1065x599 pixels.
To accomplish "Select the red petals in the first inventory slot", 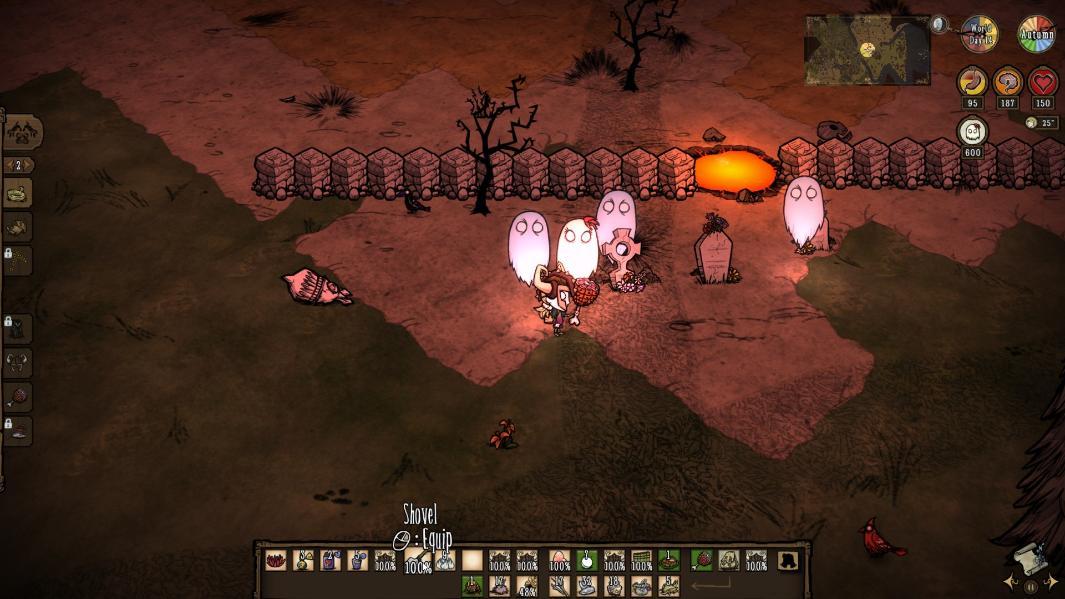I will pyautogui.click(x=275, y=561).
